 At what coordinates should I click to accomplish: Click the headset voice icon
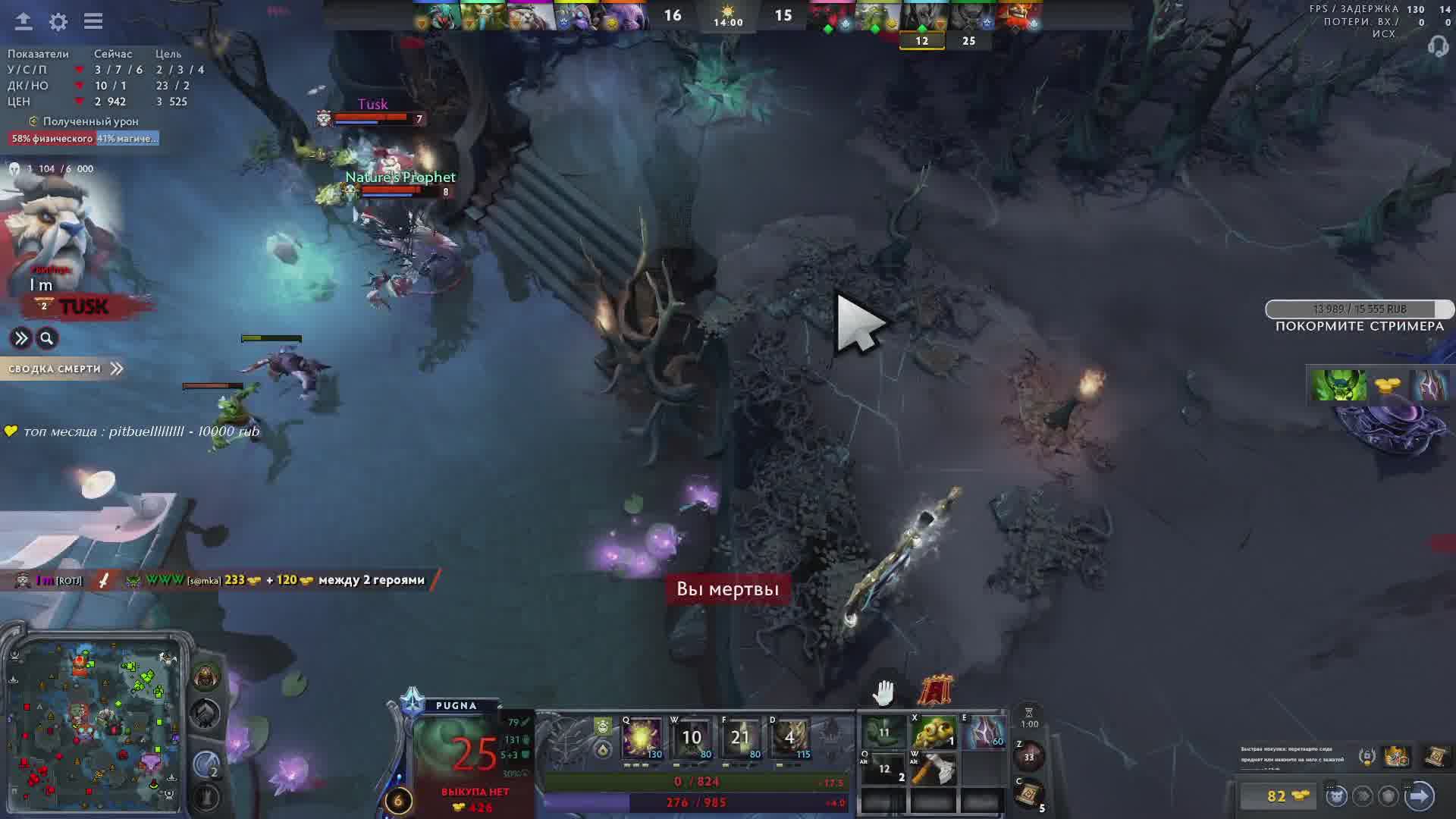tap(1437, 47)
